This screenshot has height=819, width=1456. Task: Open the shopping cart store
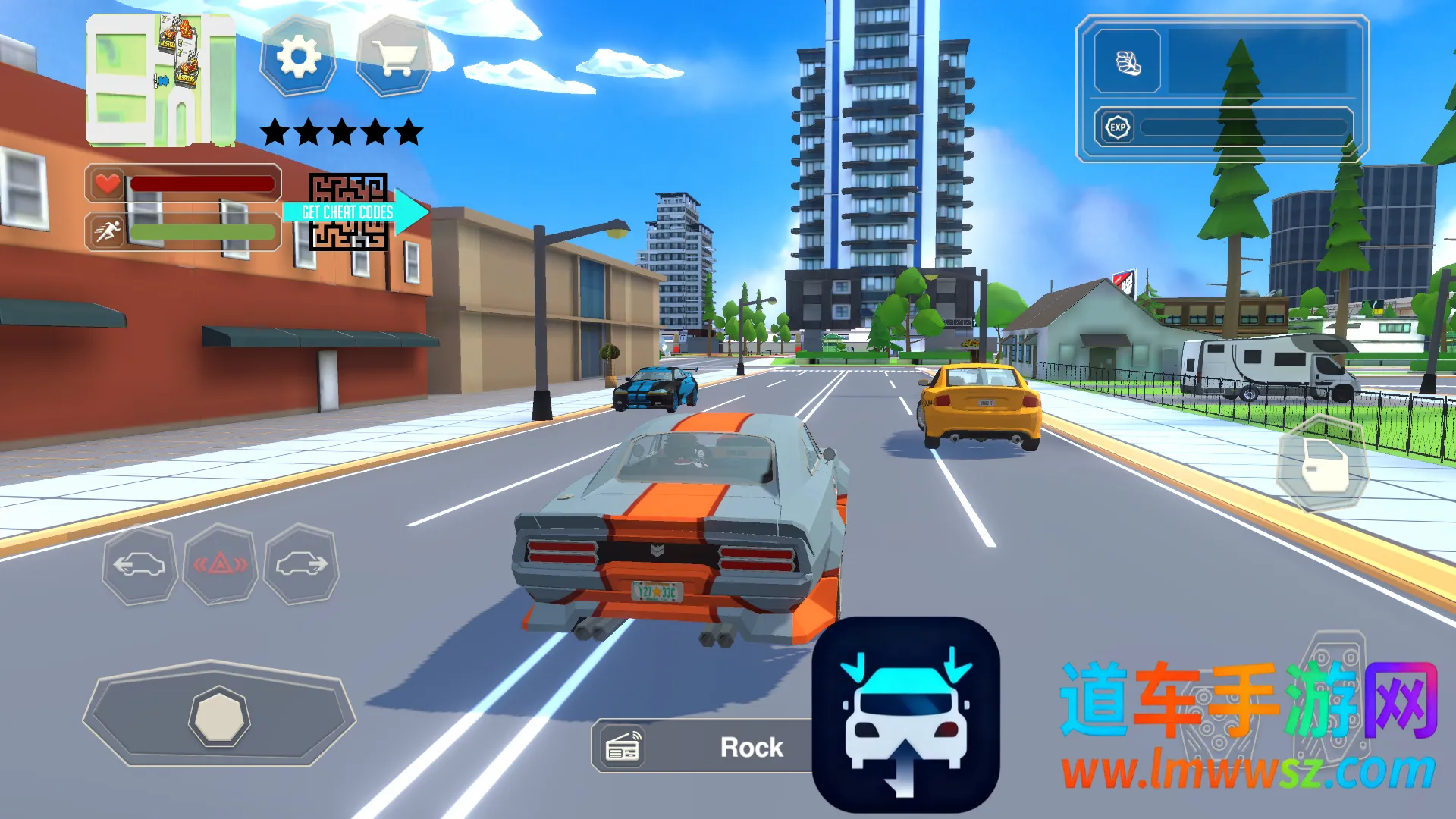pos(394,57)
